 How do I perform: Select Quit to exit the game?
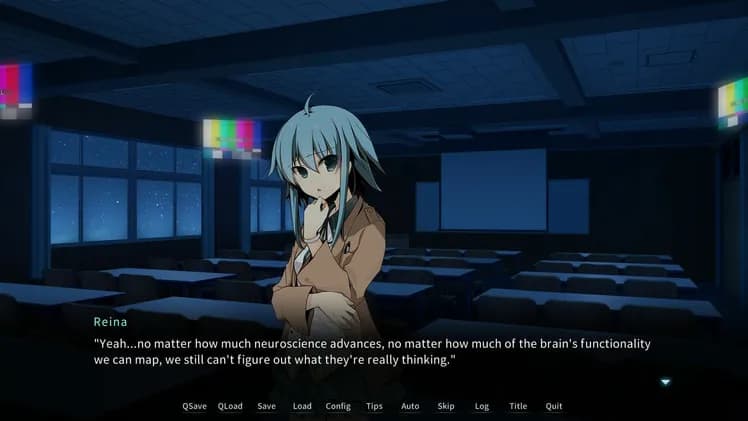(x=554, y=406)
